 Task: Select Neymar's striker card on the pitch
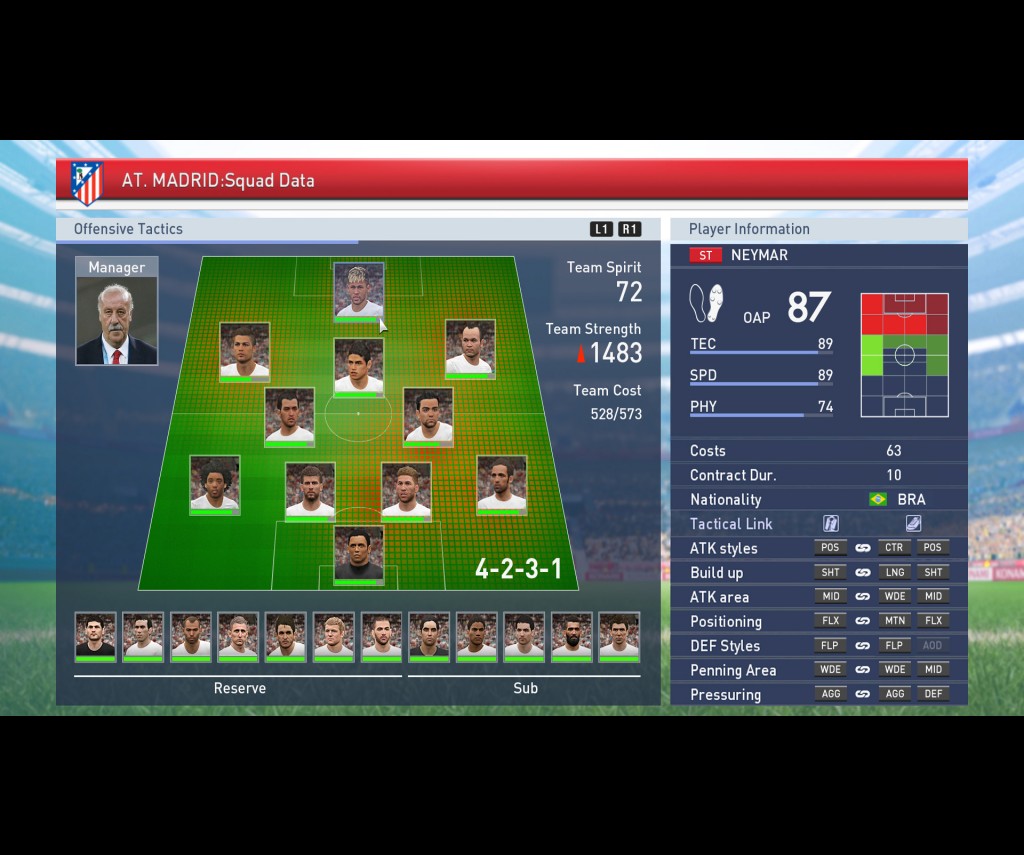[358, 290]
